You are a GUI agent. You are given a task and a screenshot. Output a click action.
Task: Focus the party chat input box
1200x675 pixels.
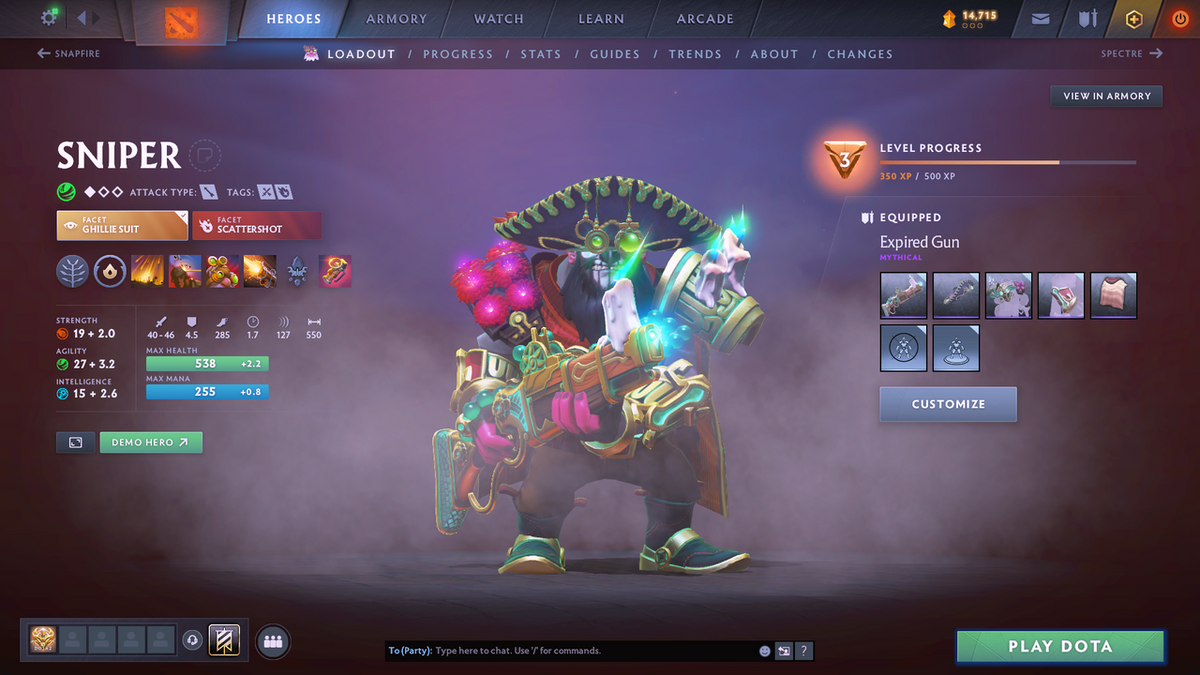click(590, 651)
